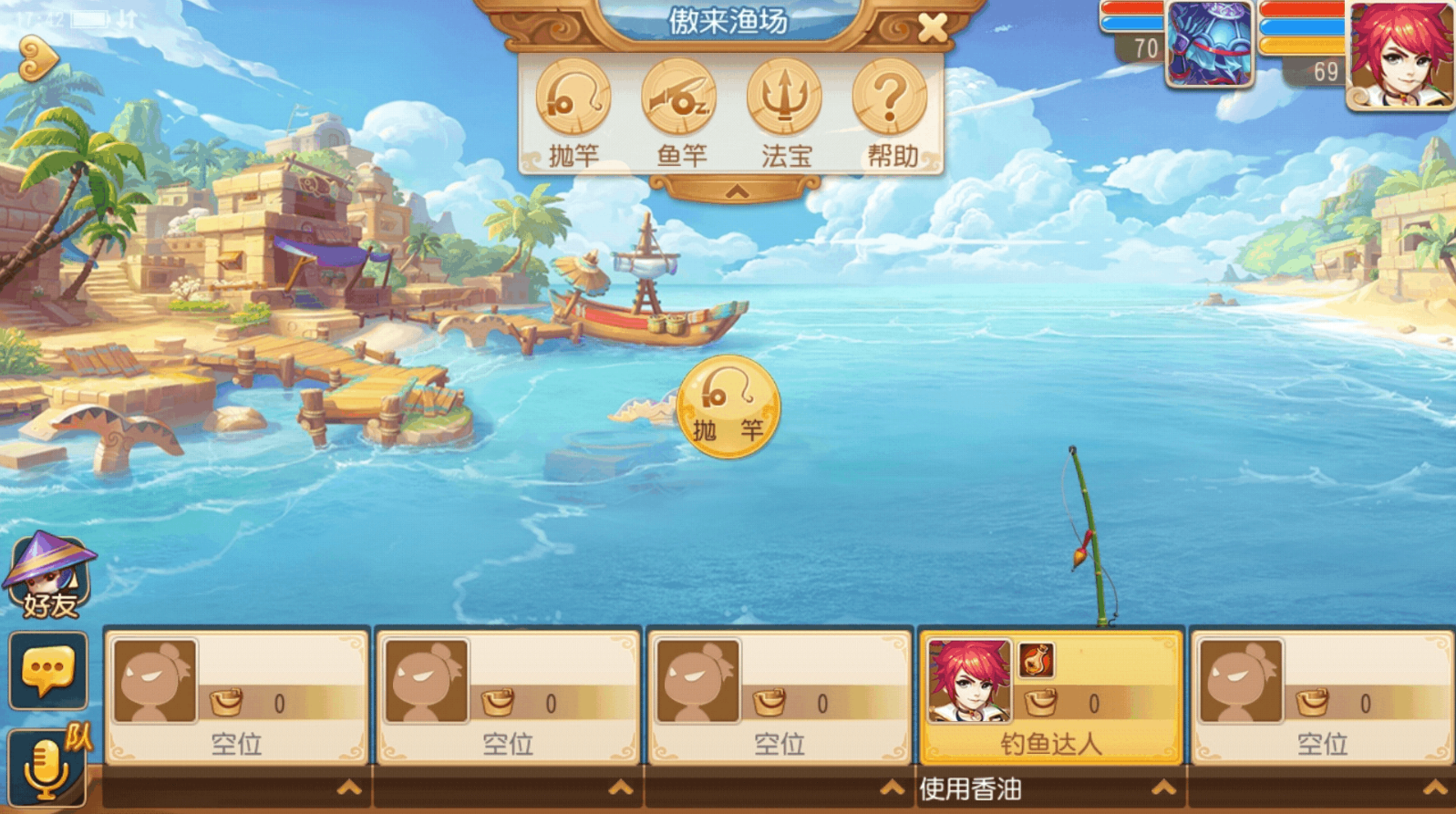Open the 鱼竿 (fishing rod) icon

click(680, 98)
